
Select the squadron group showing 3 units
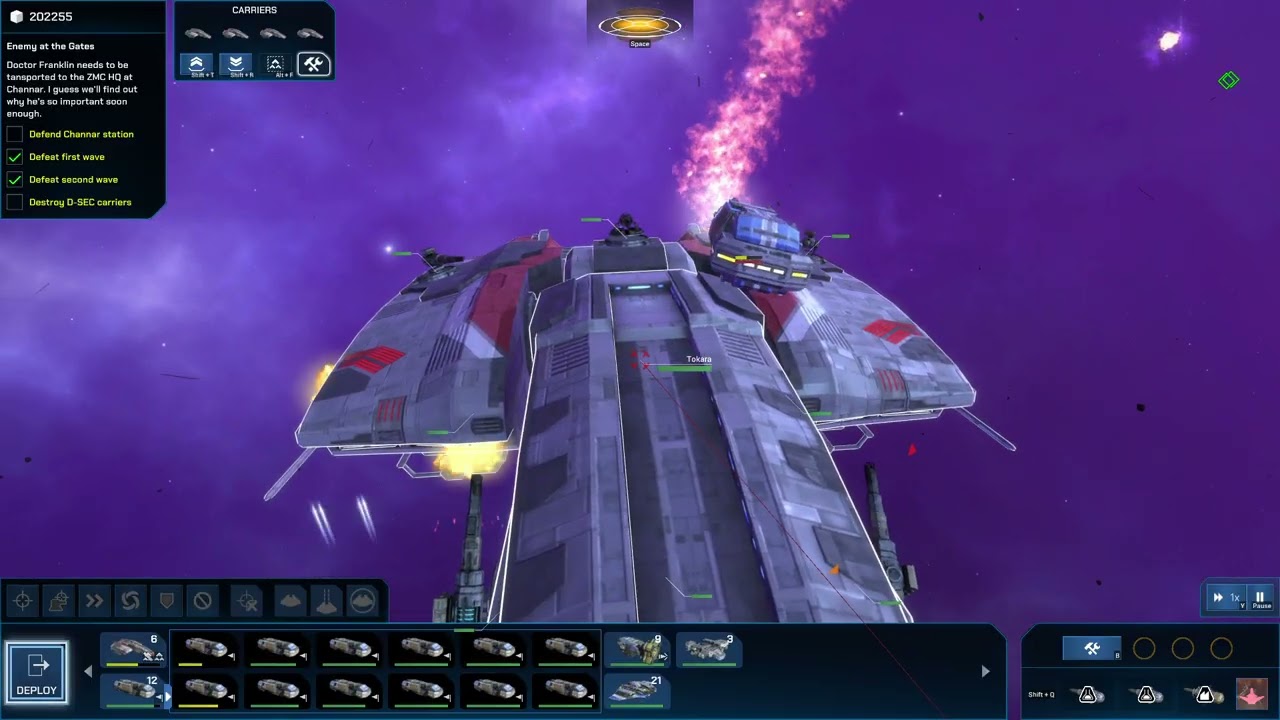[x=709, y=650]
